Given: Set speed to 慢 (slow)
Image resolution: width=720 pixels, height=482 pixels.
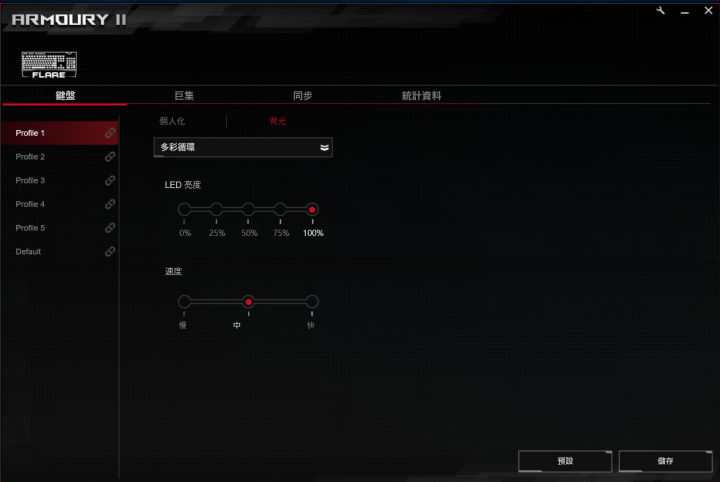Looking at the screenshot, I should tap(184, 301).
